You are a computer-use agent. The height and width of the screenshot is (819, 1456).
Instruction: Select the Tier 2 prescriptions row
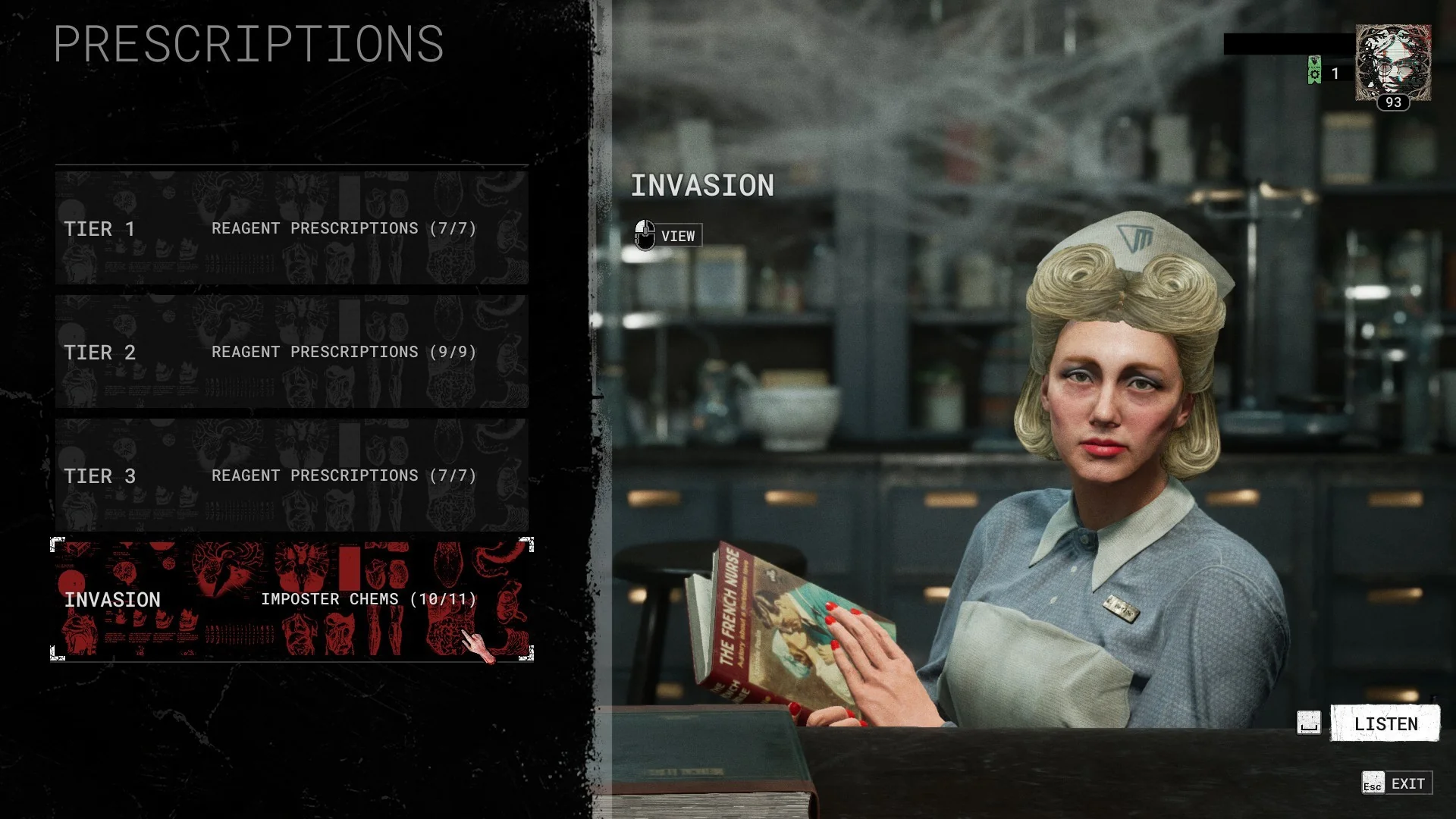tap(291, 352)
